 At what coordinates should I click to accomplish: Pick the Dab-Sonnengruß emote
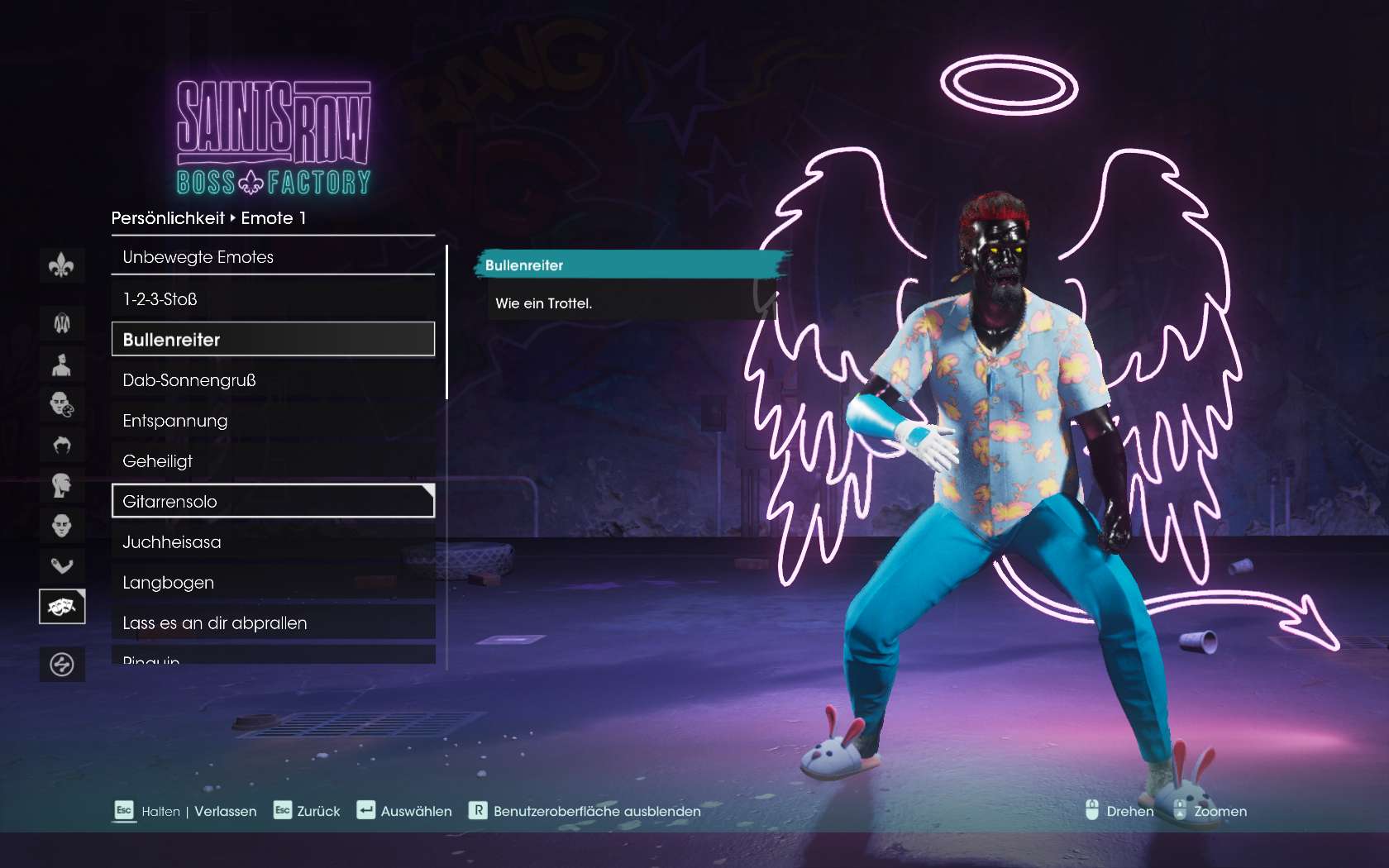click(273, 380)
